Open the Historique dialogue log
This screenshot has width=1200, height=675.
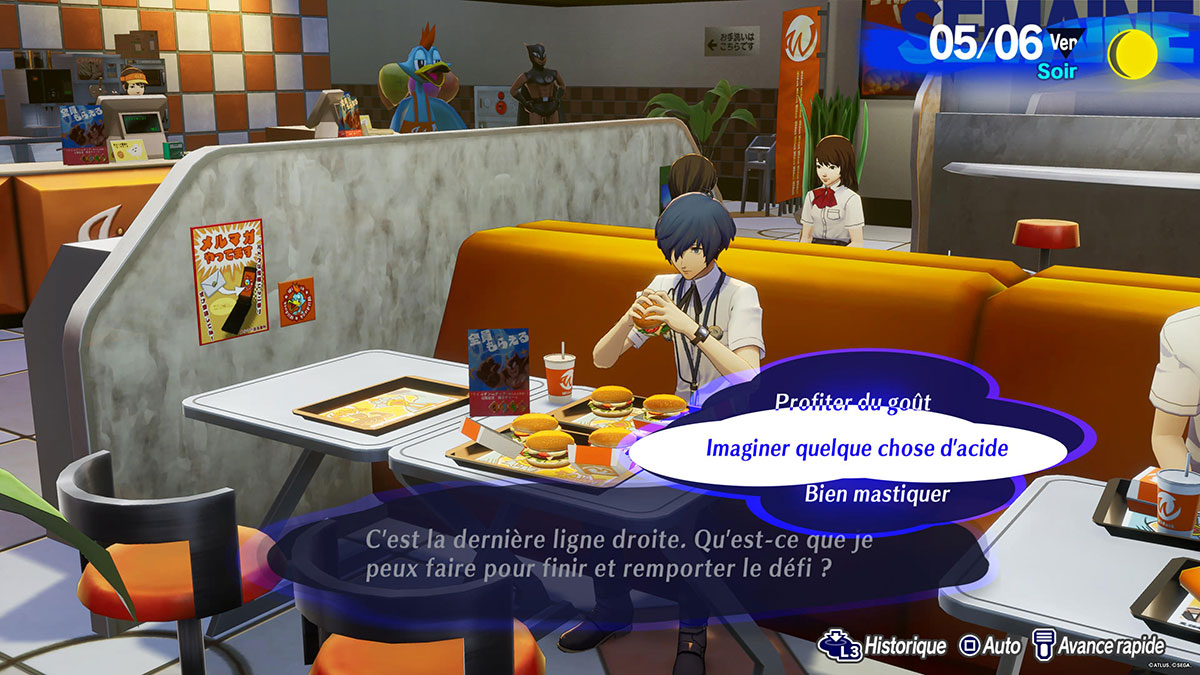[884, 646]
